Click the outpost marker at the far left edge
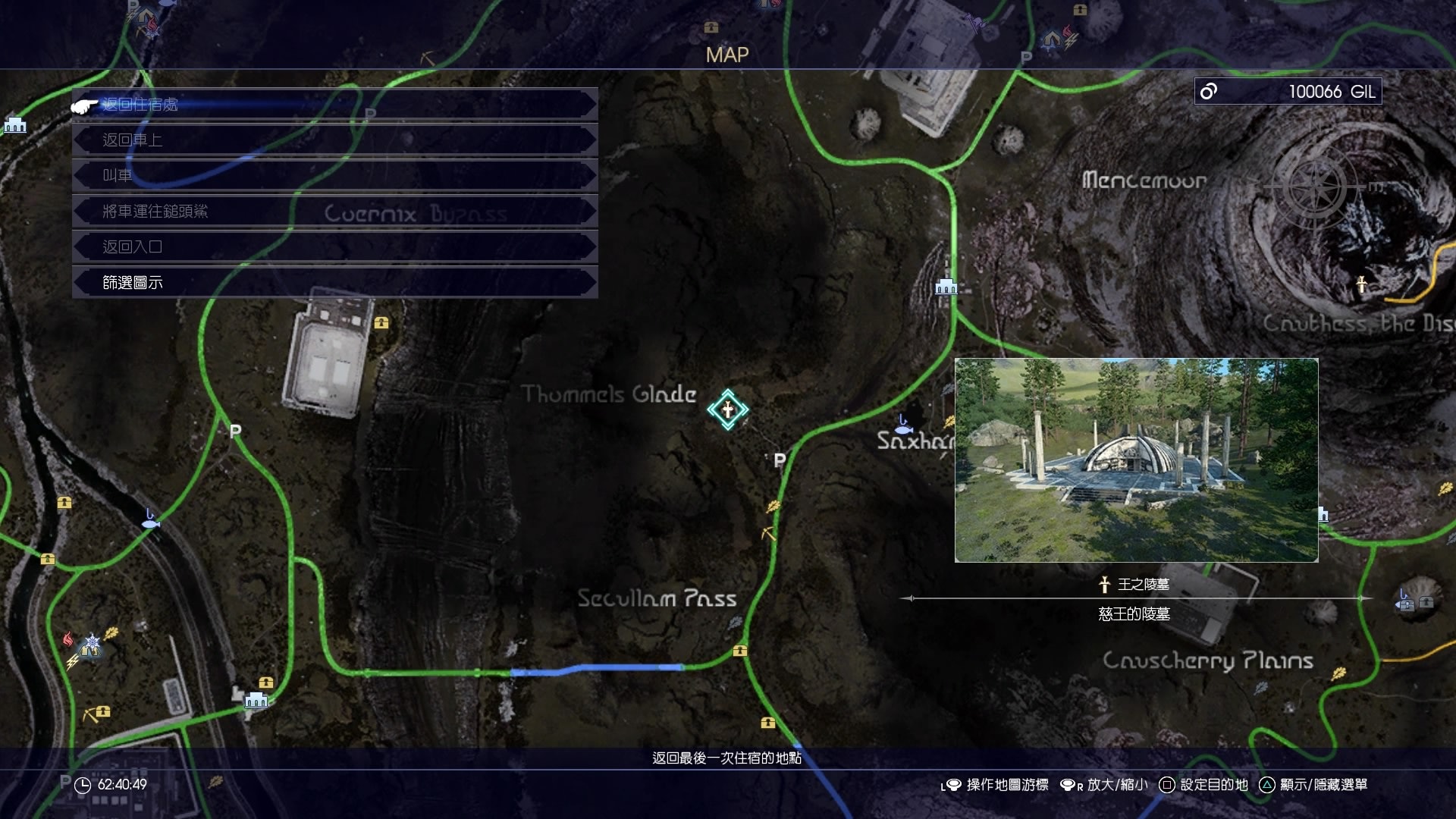1456x819 pixels. pos(15,125)
